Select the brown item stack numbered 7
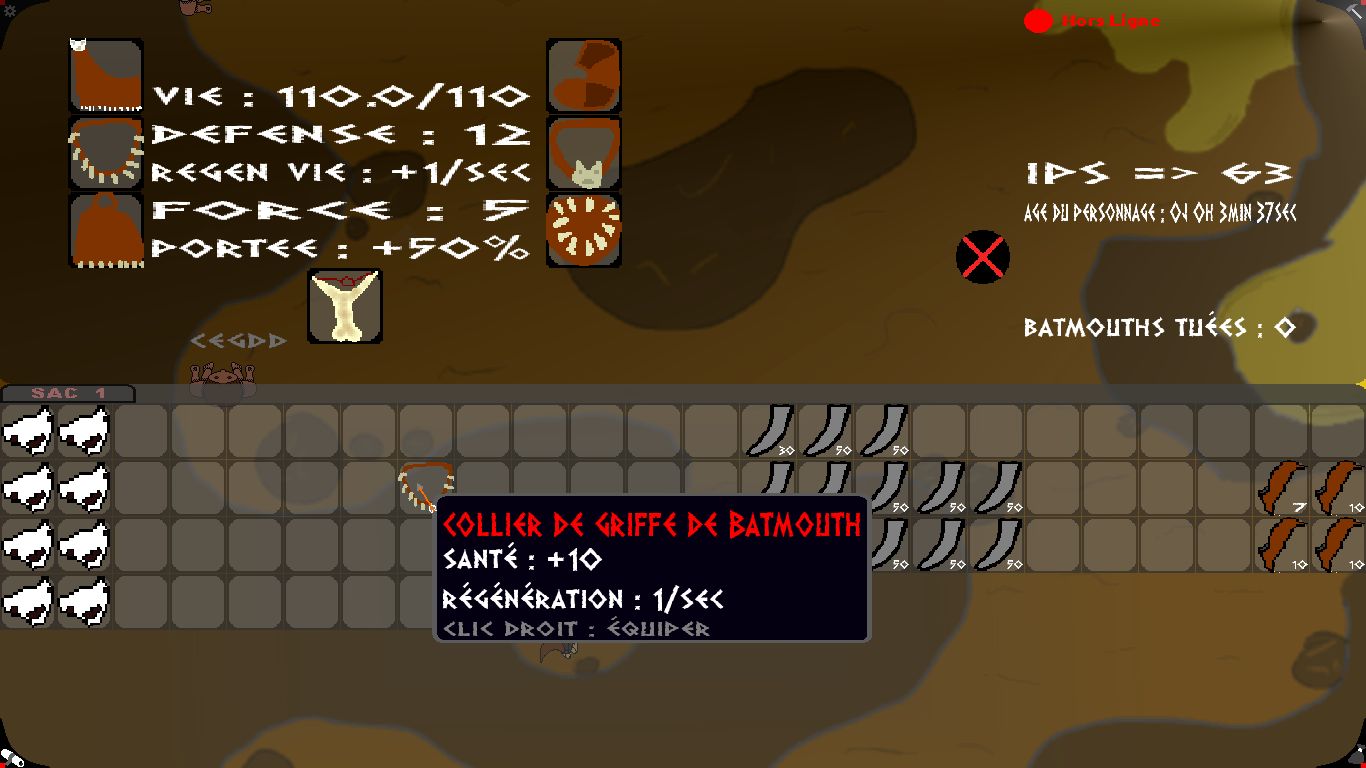Screen dimensions: 1366x768 pyautogui.click(x=1283, y=488)
